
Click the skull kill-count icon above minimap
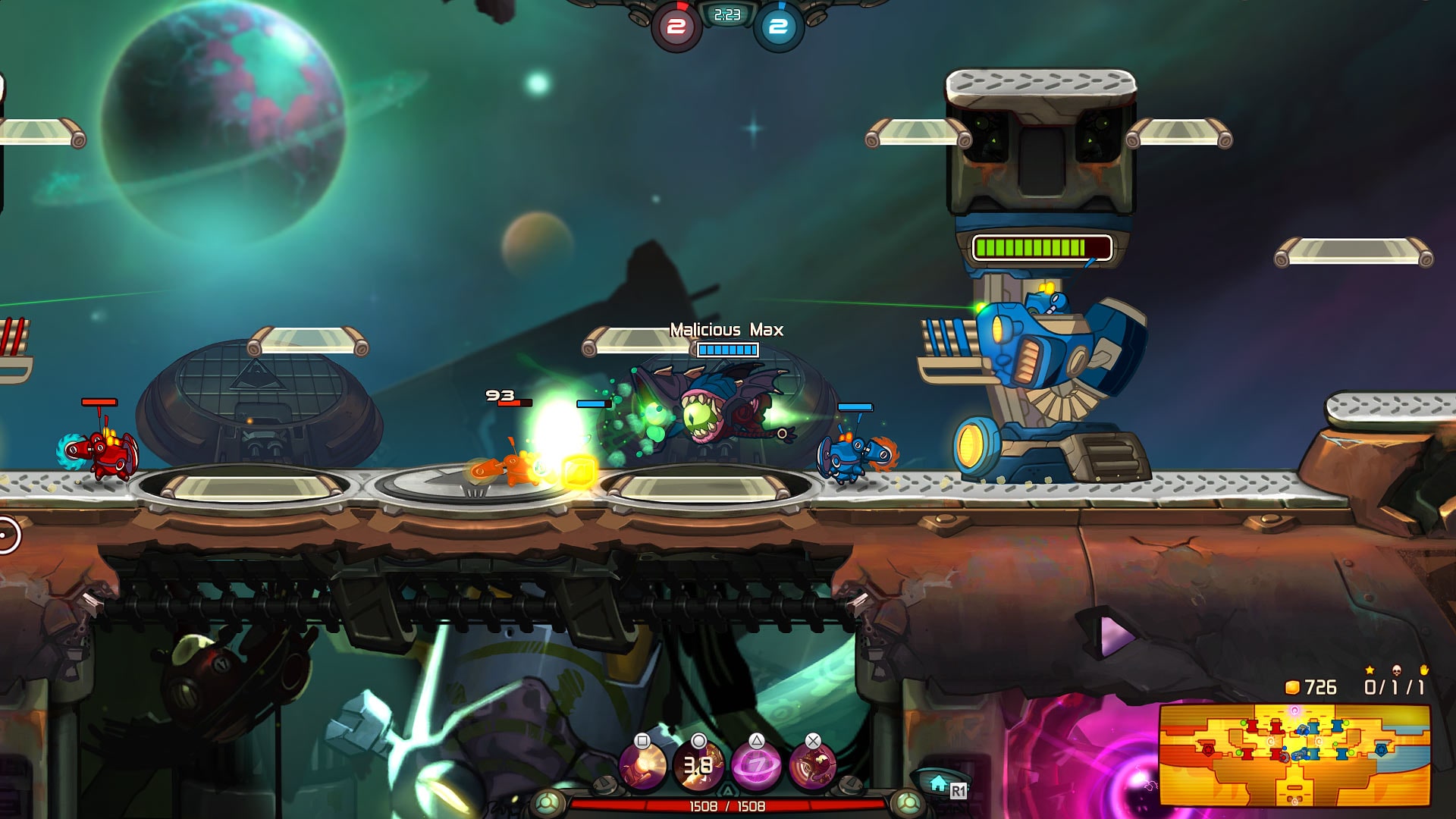pos(1397,670)
